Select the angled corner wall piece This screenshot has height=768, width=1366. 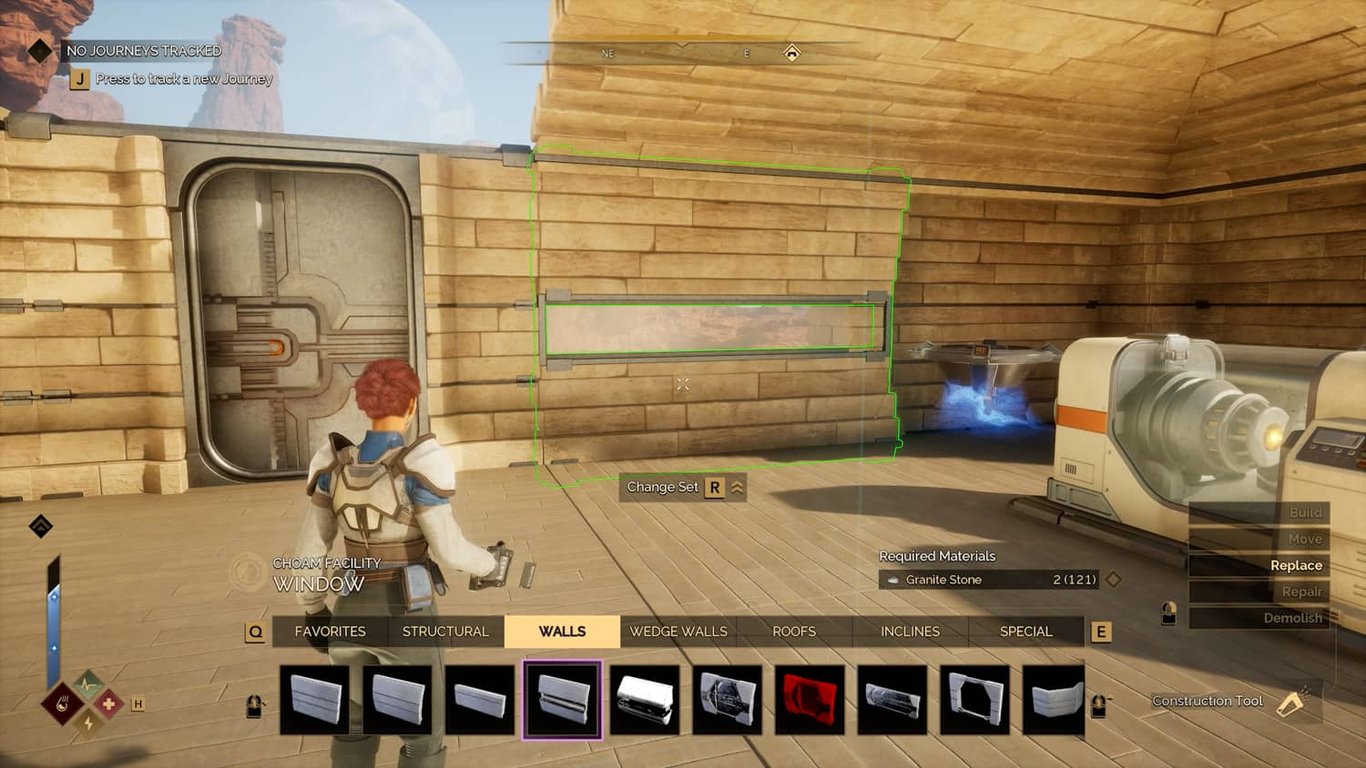pyautogui.click(x=1057, y=700)
